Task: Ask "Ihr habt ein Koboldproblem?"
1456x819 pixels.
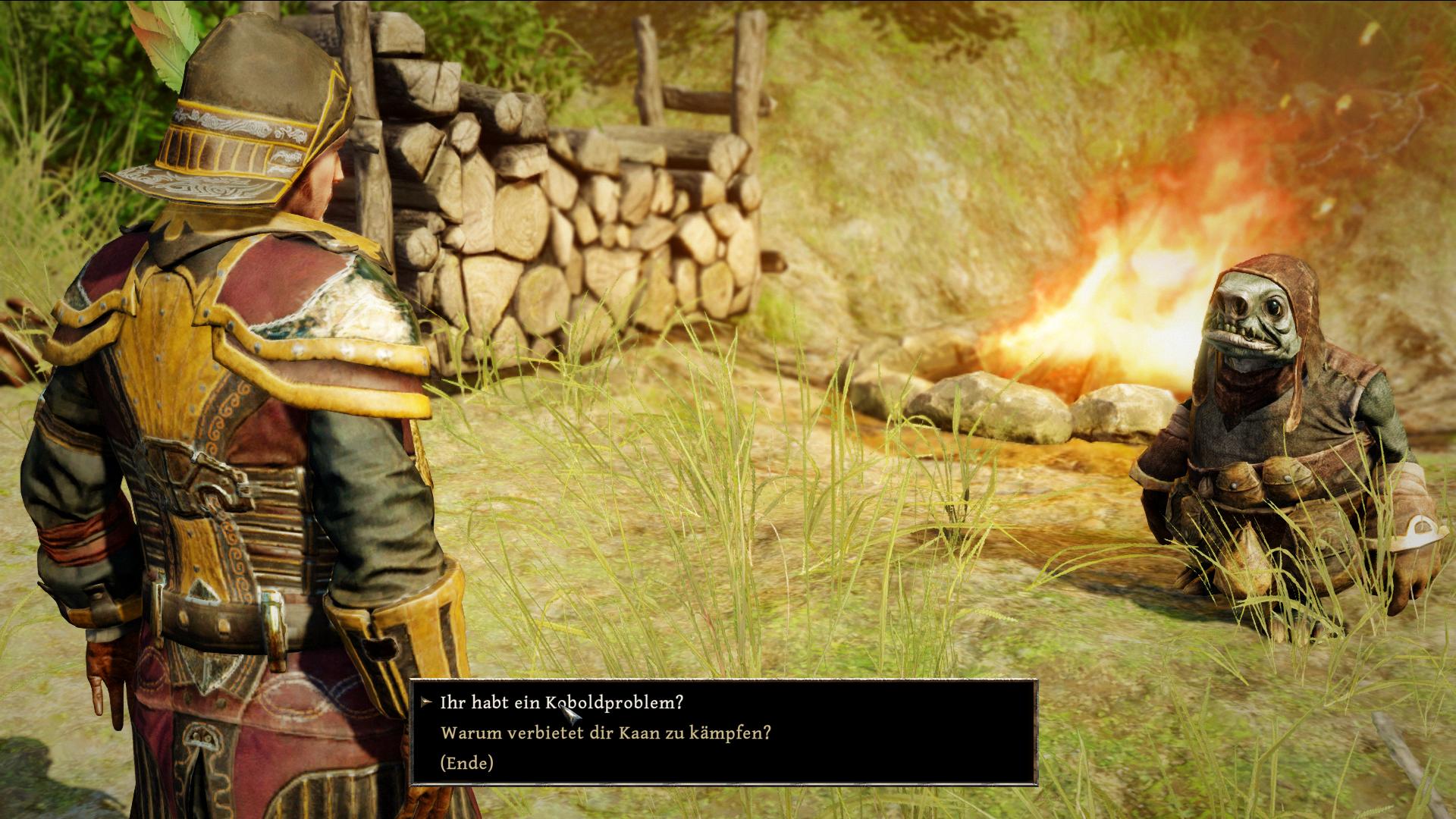Action: [561, 703]
